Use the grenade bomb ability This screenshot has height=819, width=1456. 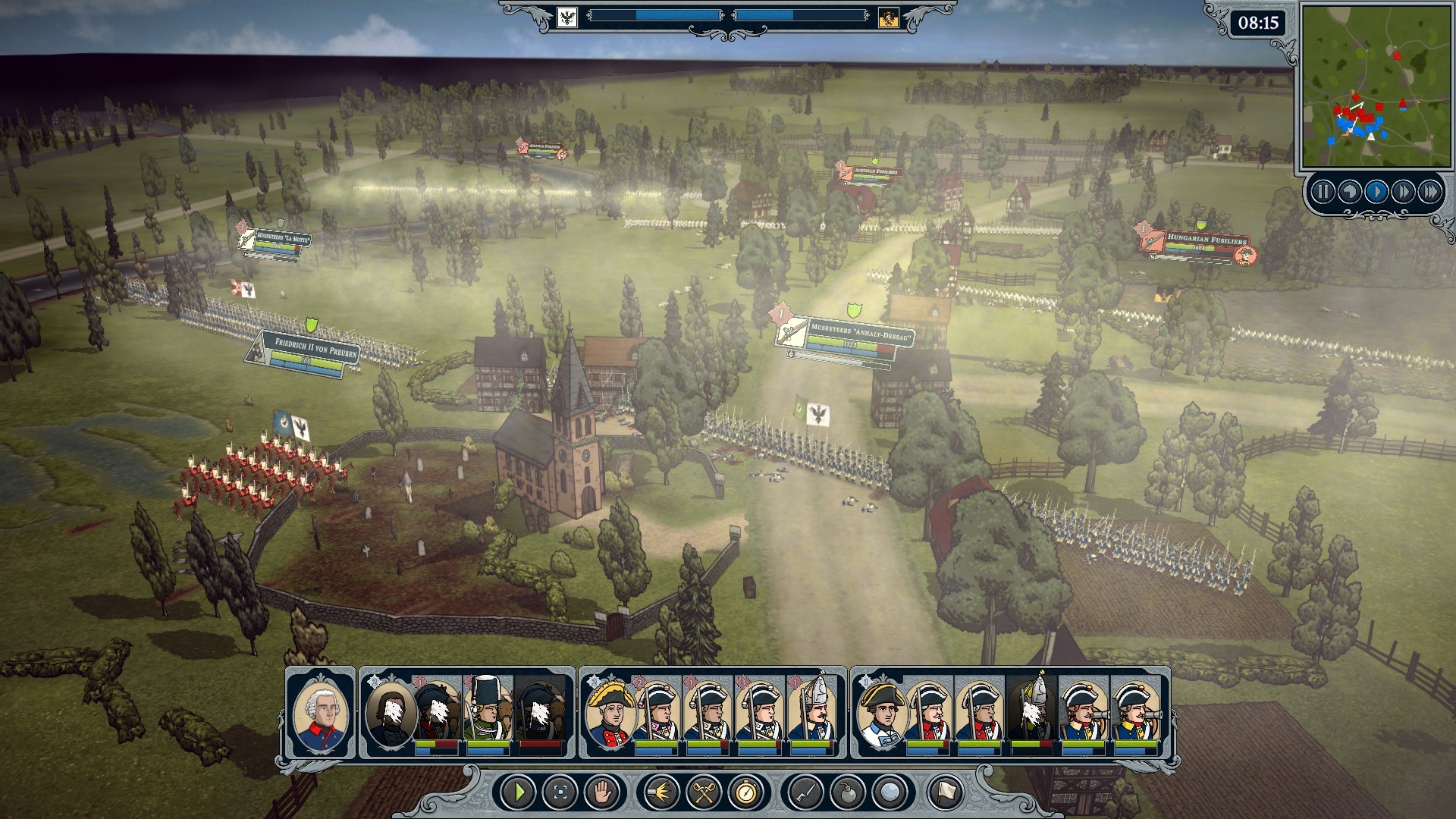click(846, 793)
